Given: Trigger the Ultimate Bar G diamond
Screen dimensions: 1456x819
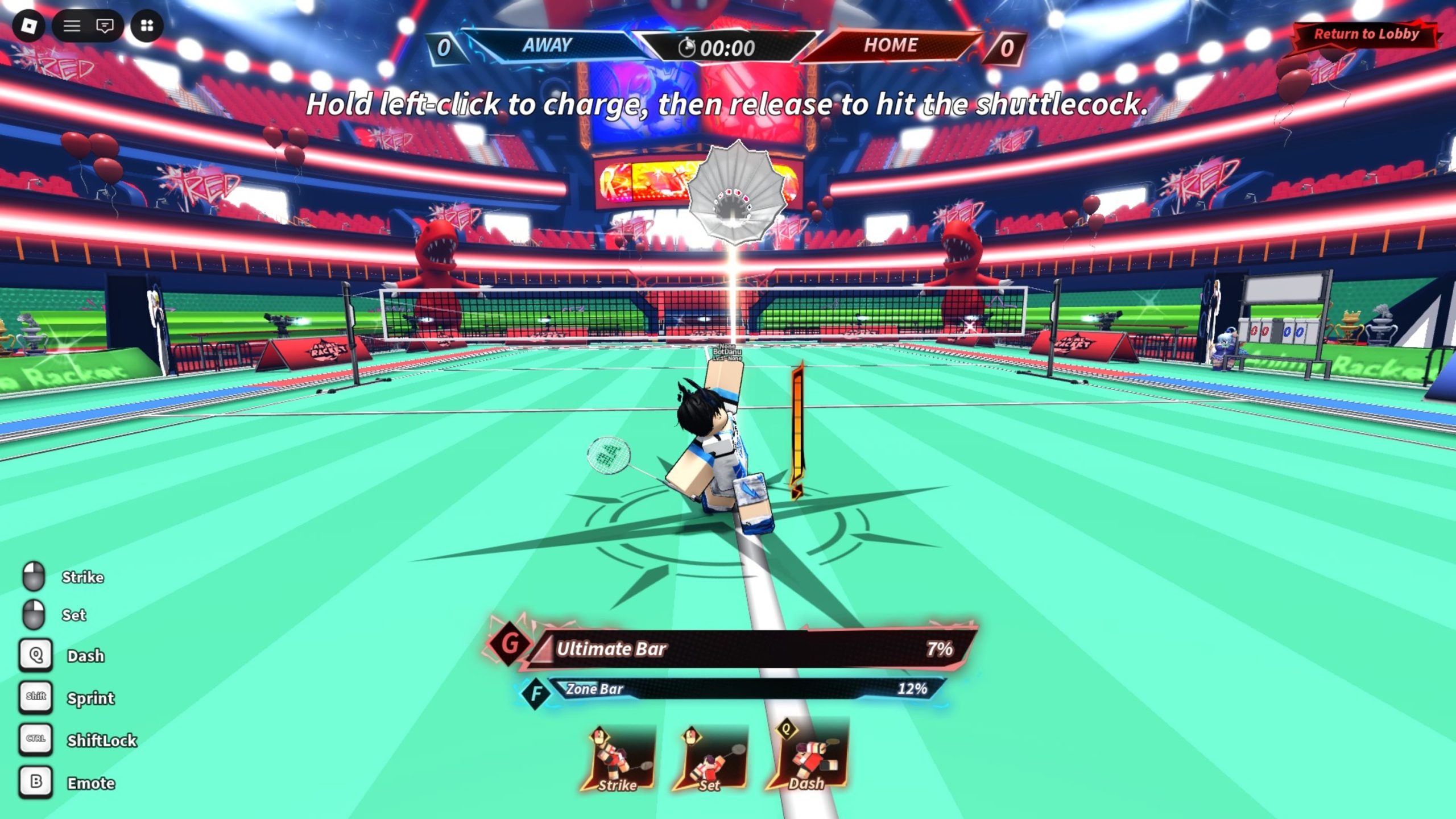Looking at the screenshot, I should tap(510, 644).
